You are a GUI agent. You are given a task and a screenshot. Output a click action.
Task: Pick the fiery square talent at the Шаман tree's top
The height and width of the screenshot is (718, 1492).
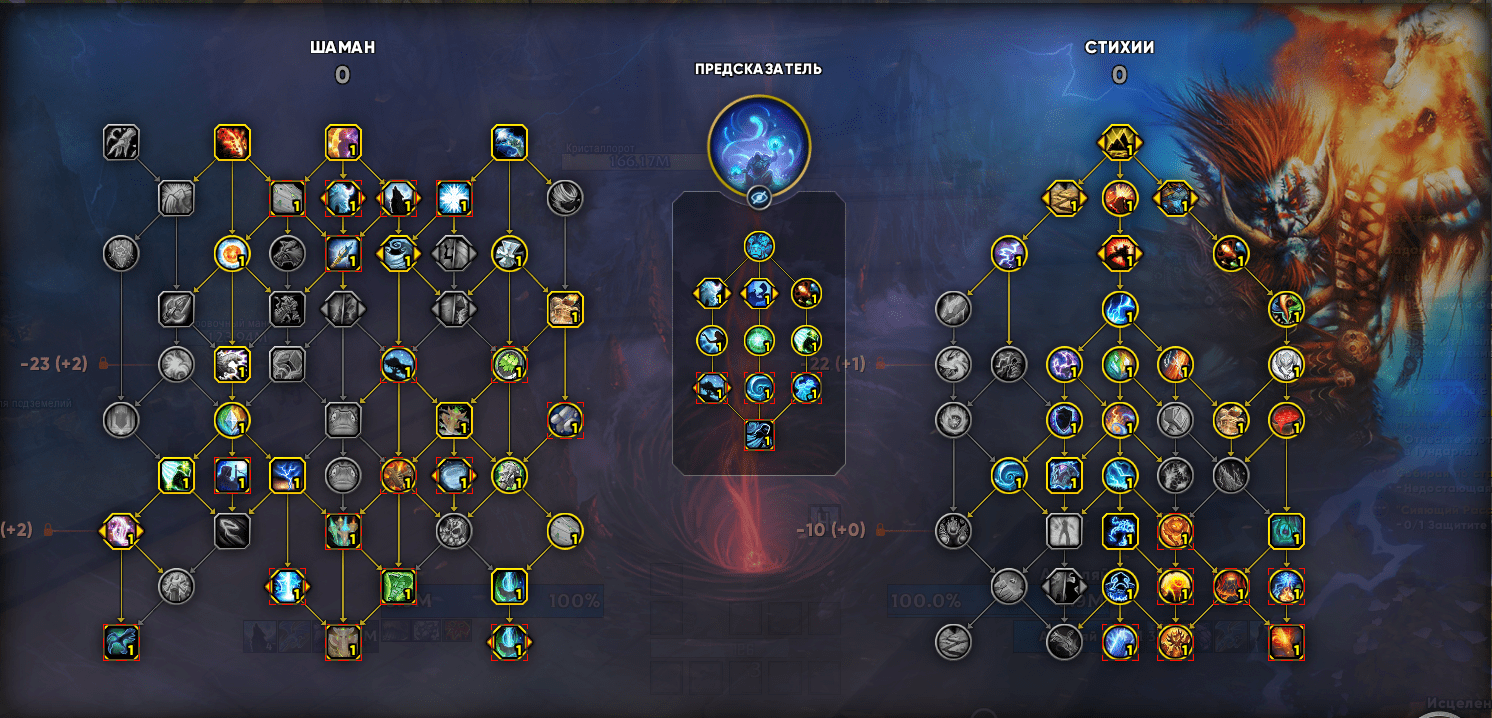coord(232,143)
